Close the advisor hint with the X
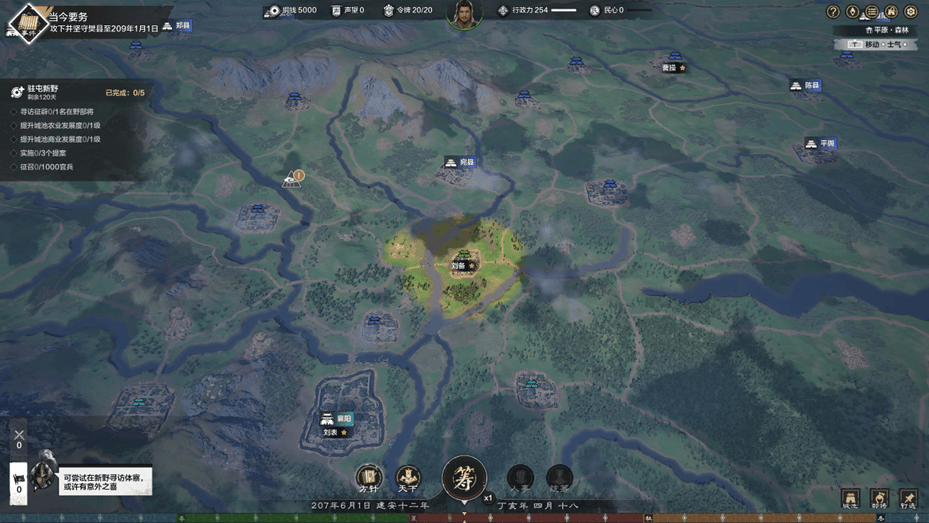The height and width of the screenshot is (523, 929). click(19, 435)
